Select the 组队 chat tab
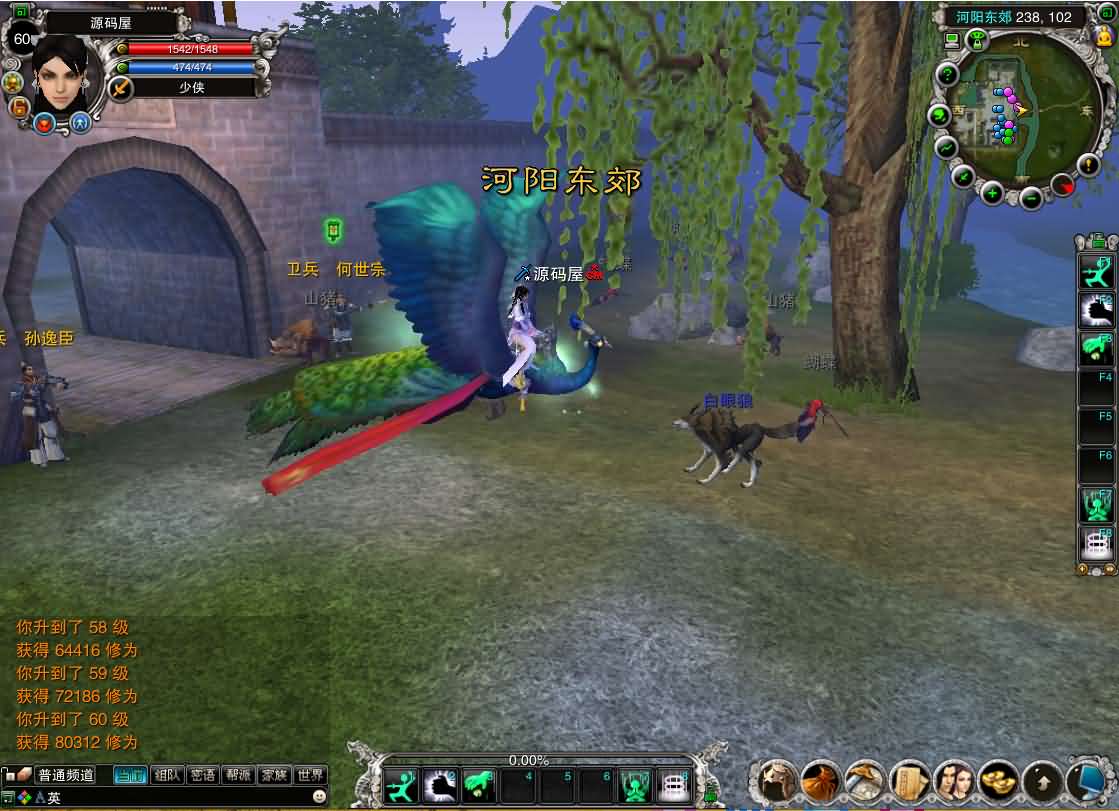Screen dimensions: 1119x811 pos(168,775)
